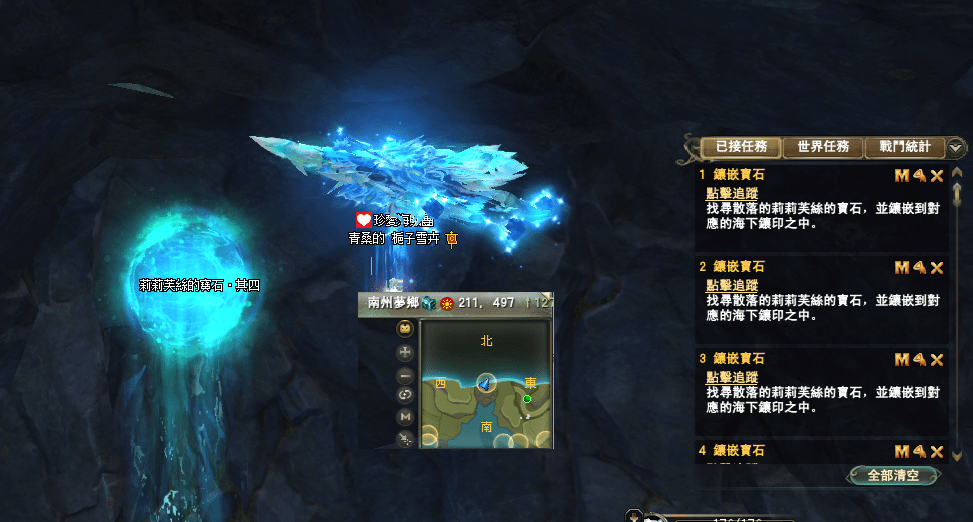Open the 世界任務 world quests tab

(x=823, y=147)
